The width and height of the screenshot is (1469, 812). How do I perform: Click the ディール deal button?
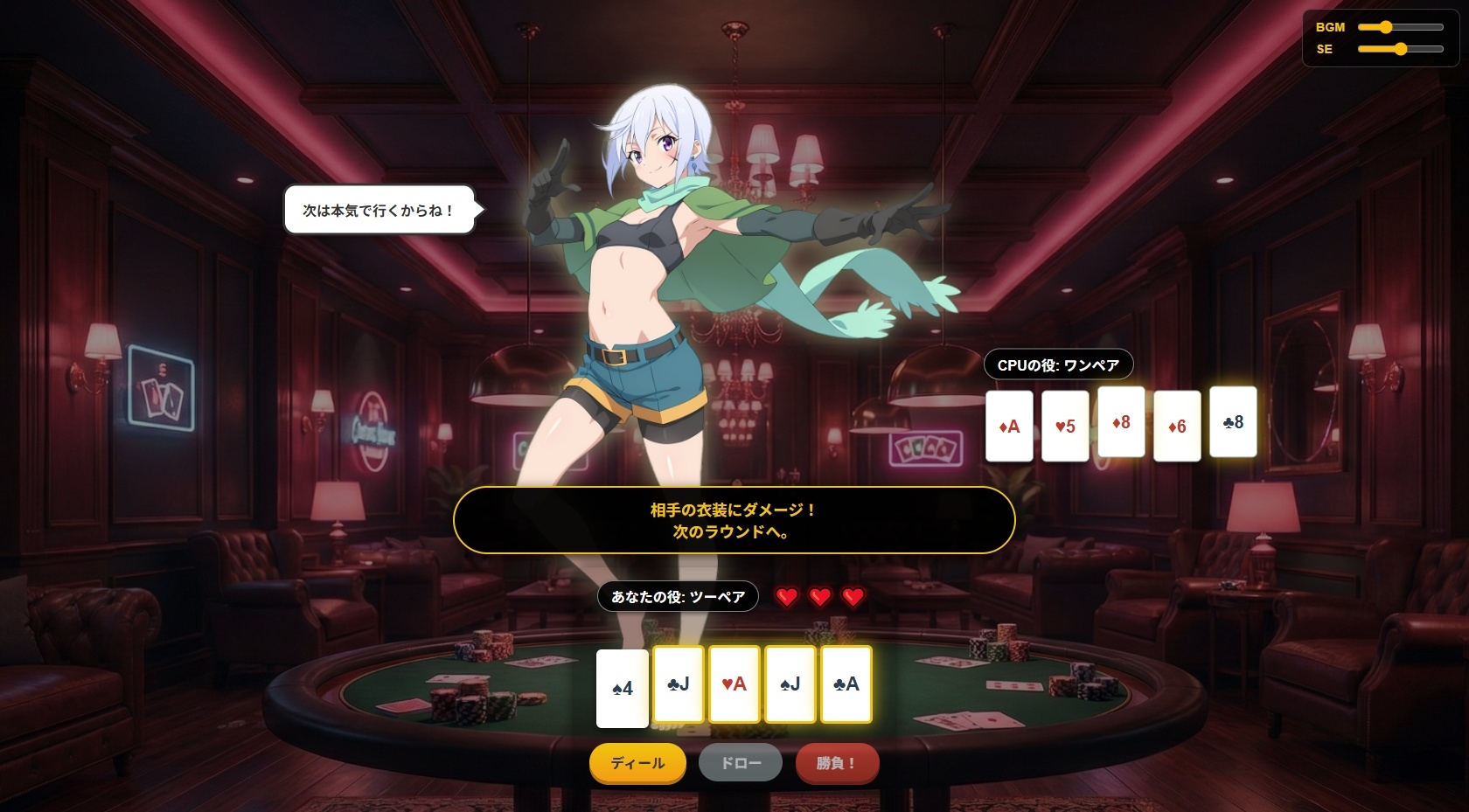point(637,763)
